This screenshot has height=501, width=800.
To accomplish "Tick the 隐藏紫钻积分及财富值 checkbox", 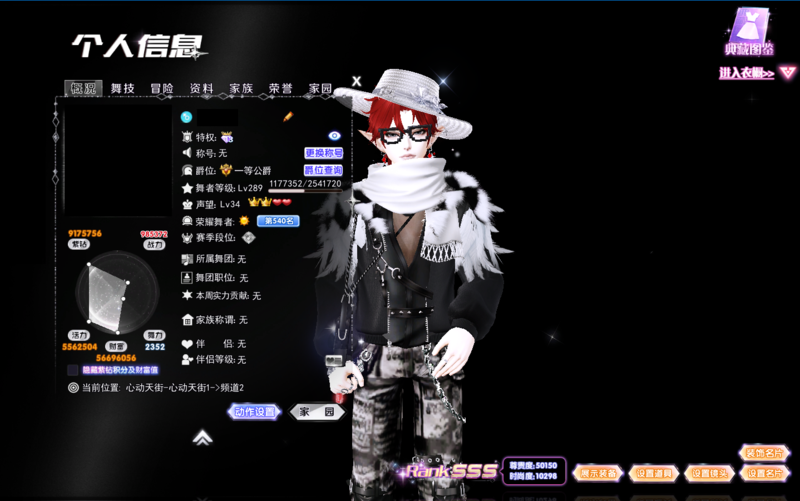I will pyautogui.click(x=73, y=370).
